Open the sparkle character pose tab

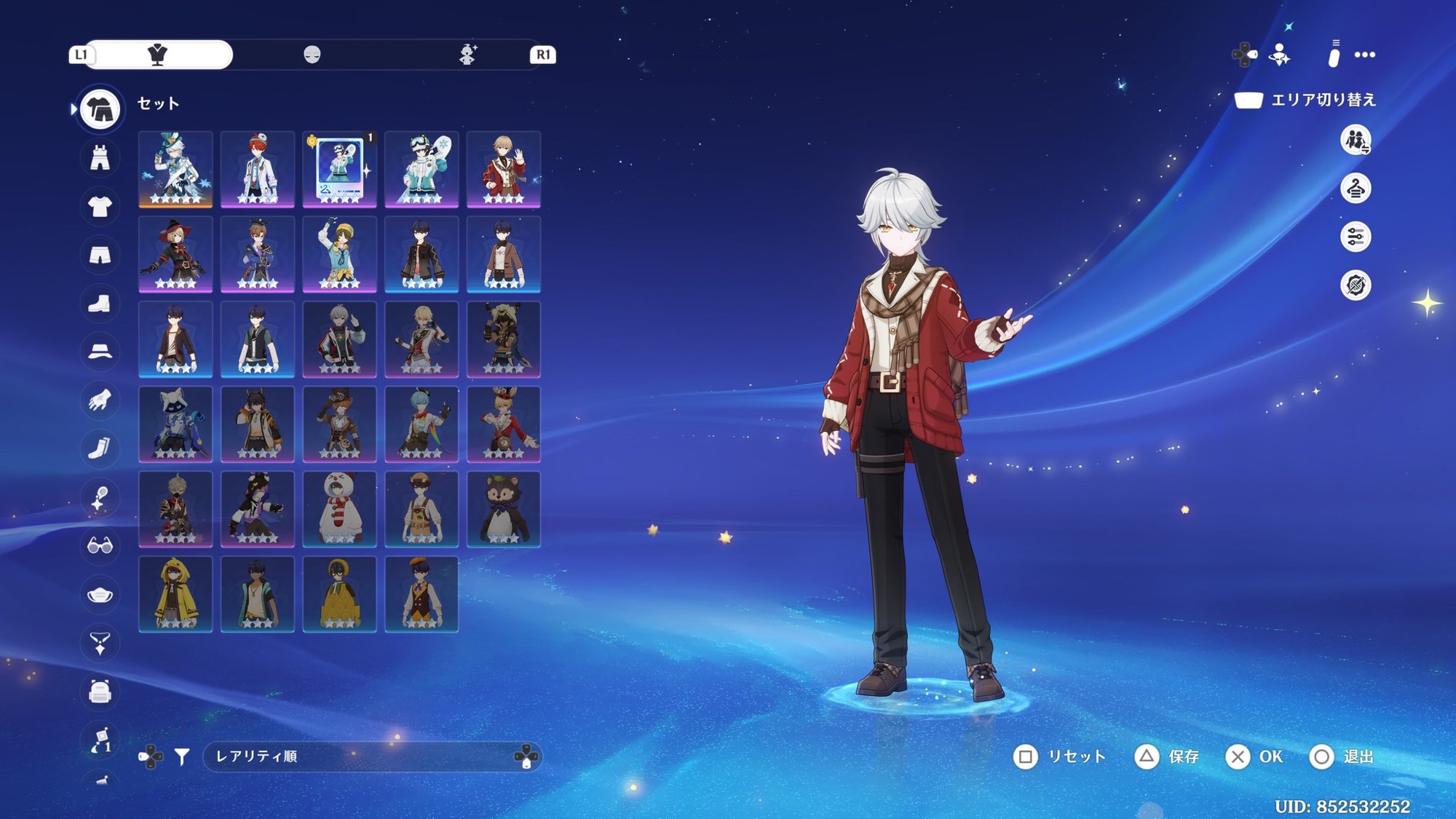tap(467, 55)
